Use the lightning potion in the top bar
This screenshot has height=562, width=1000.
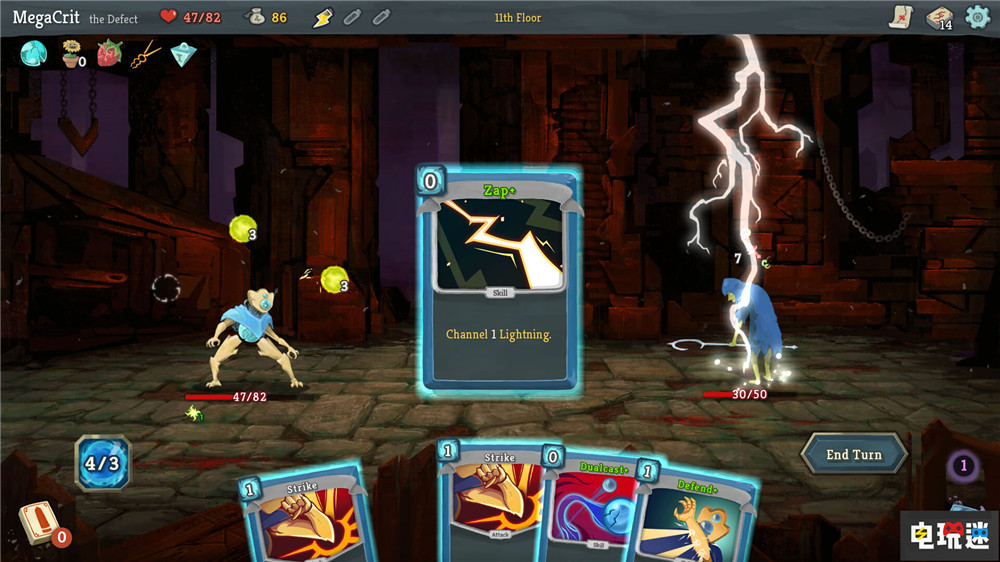(322, 17)
